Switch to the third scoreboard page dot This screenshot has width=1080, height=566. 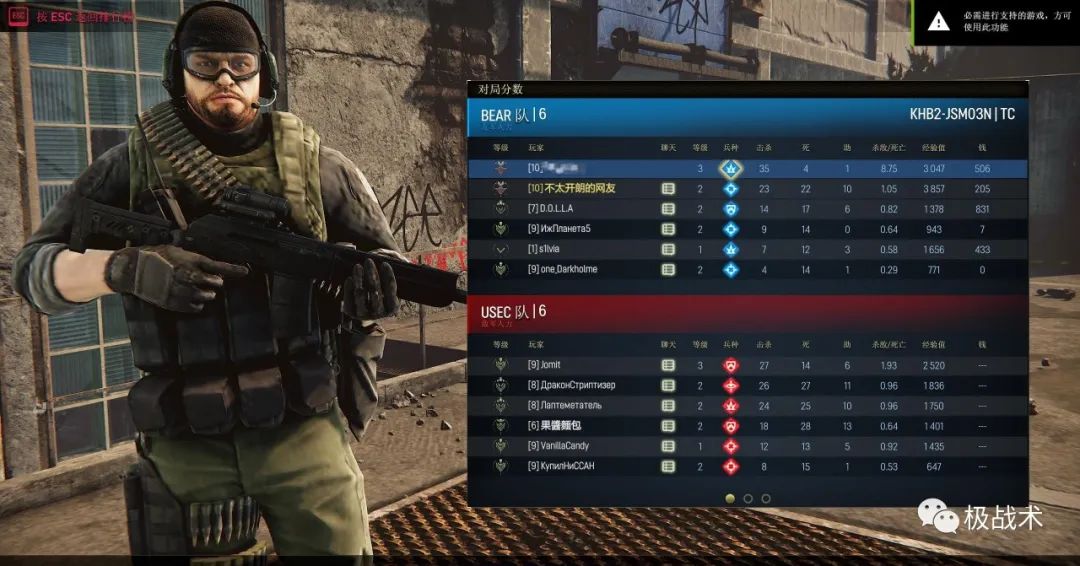766,498
